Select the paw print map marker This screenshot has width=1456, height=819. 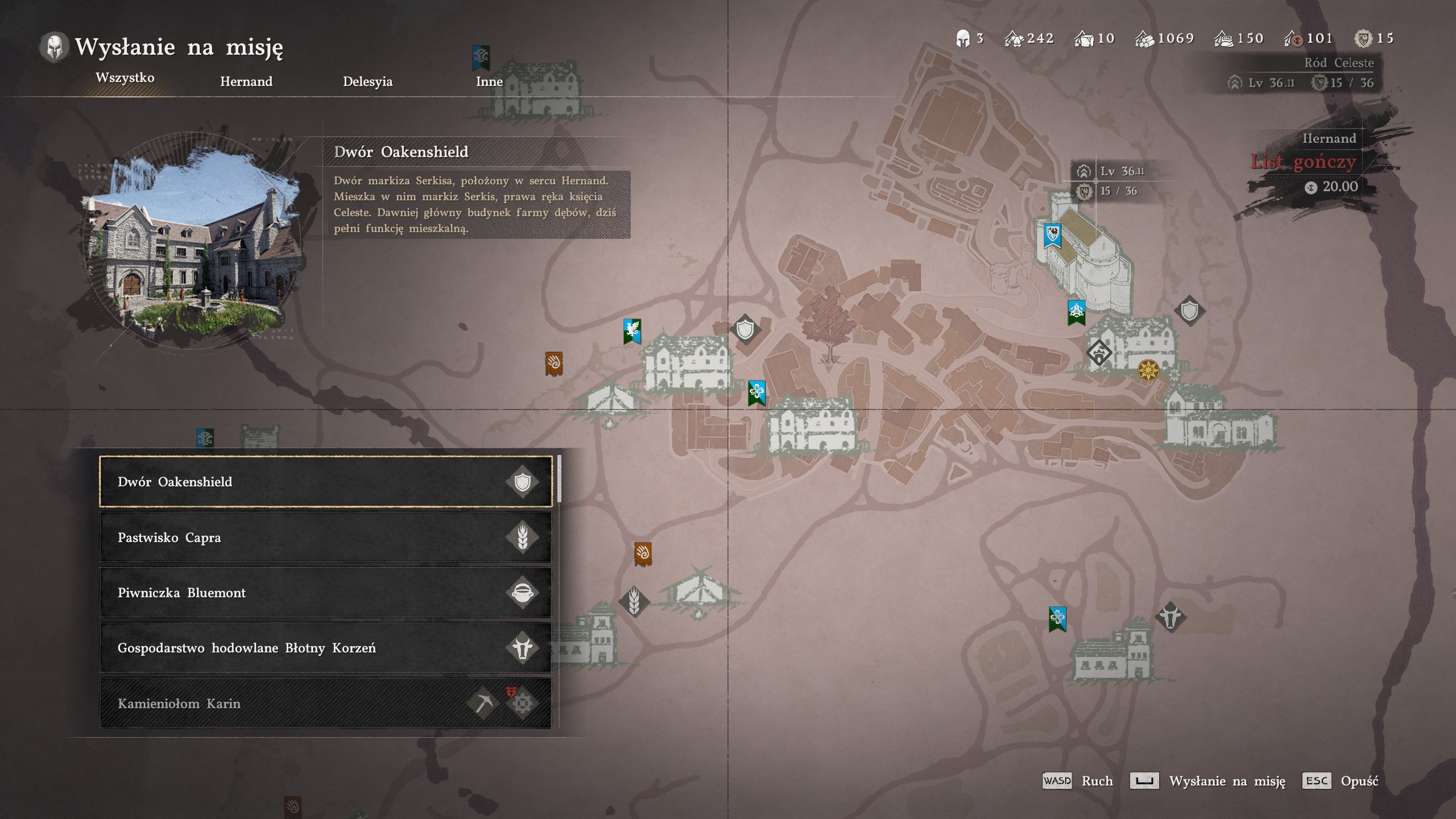(x=1099, y=353)
